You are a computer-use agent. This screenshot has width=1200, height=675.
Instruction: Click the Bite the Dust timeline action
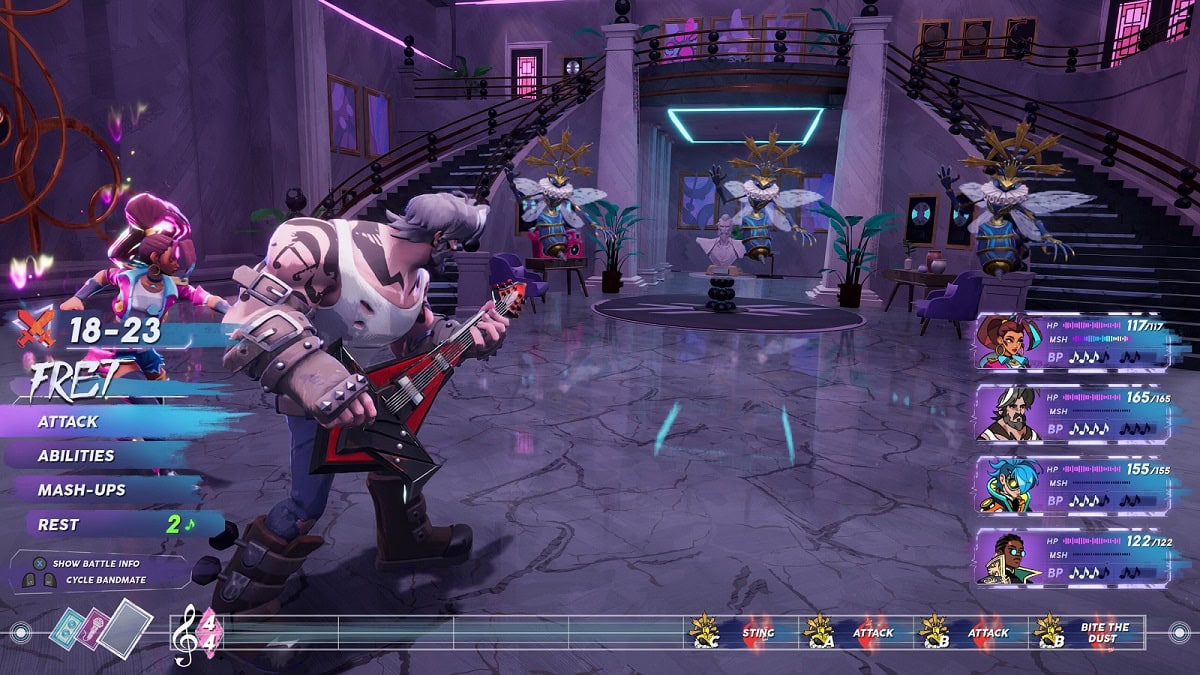1104,632
